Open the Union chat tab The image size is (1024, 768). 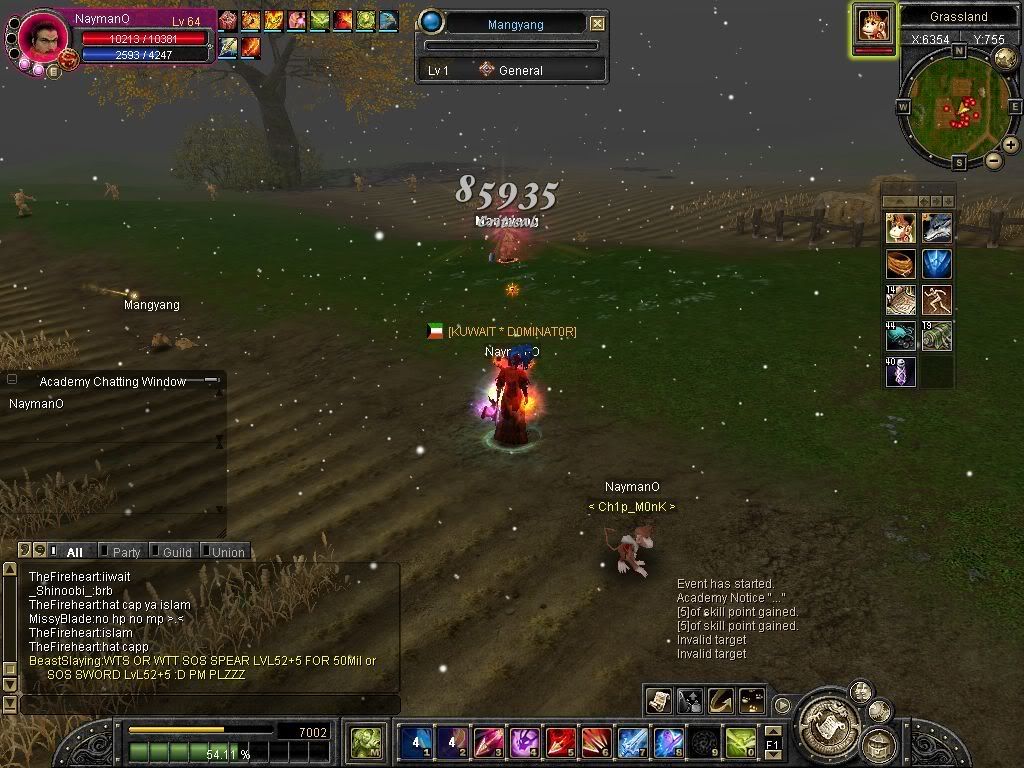tap(227, 552)
